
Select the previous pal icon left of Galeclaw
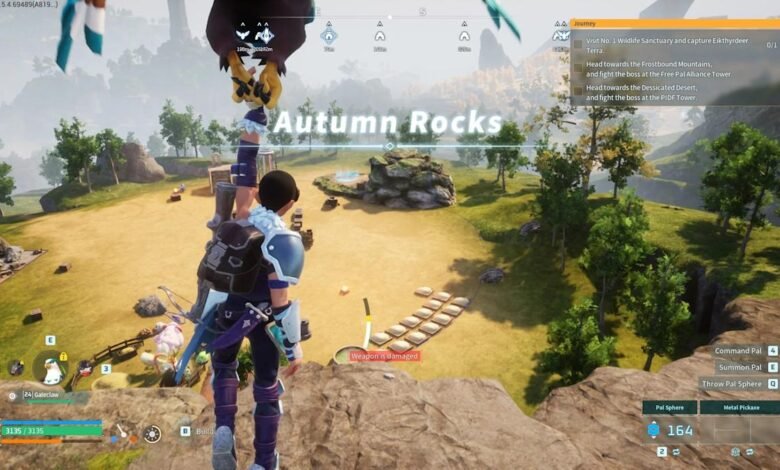[x=14, y=368]
